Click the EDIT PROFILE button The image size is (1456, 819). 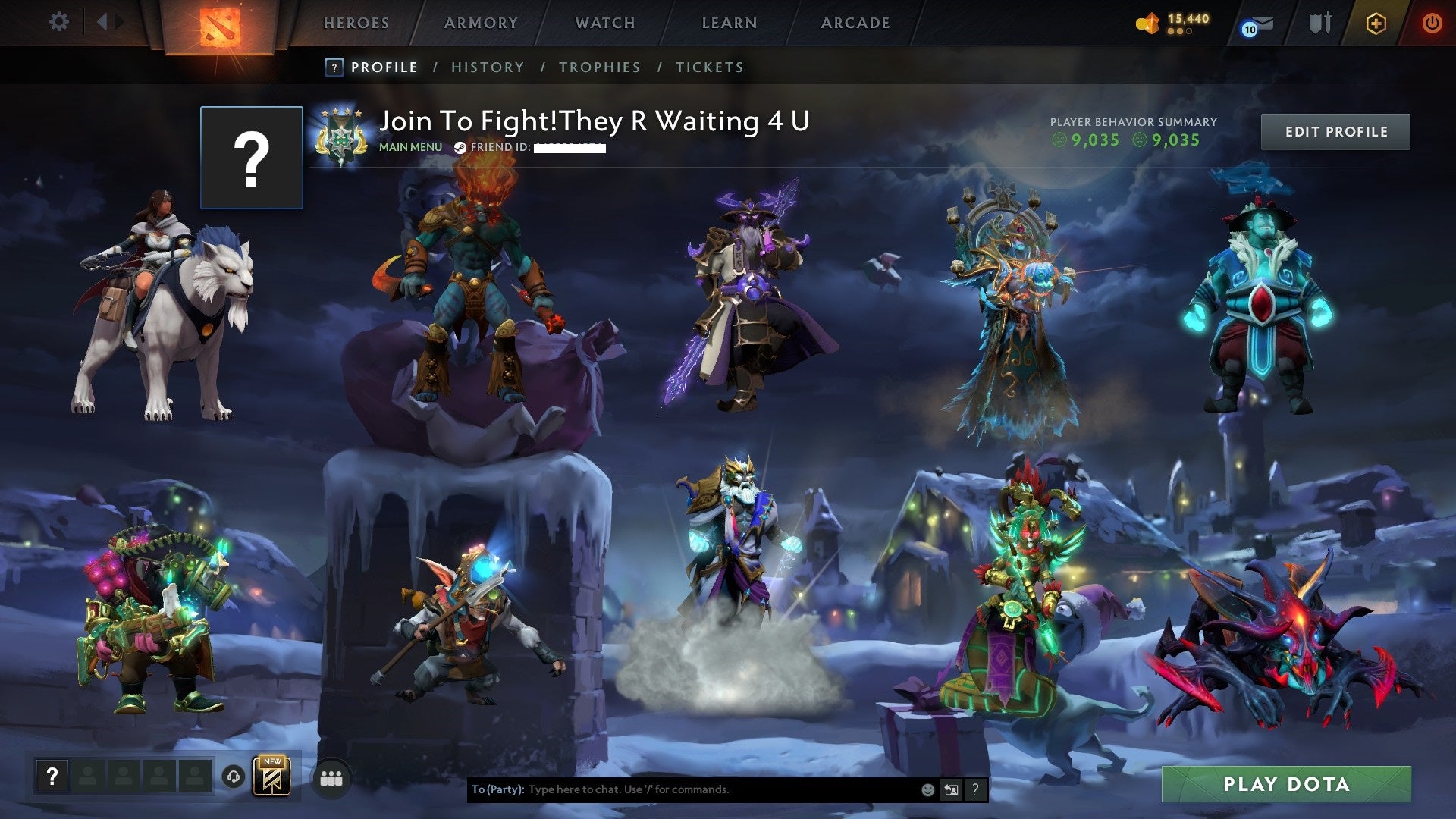pyautogui.click(x=1335, y=131)
